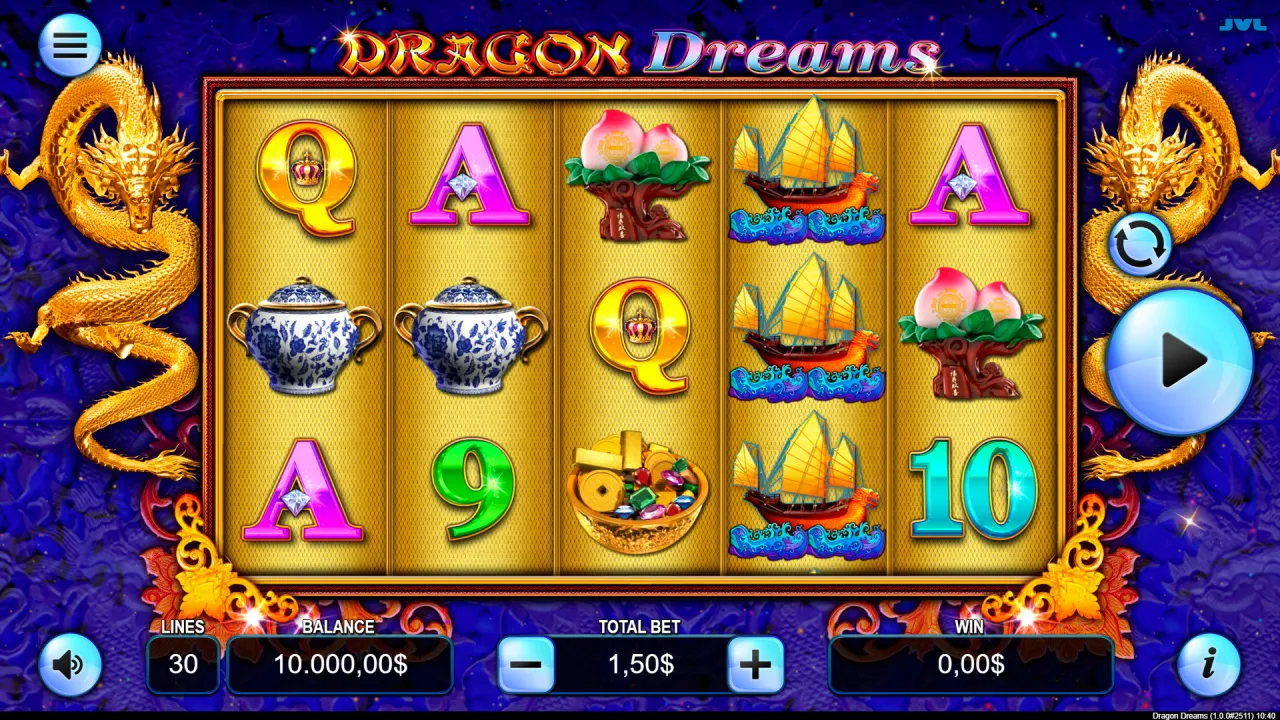
Task: Select the Lines counter showing 30
Action: 183,663
